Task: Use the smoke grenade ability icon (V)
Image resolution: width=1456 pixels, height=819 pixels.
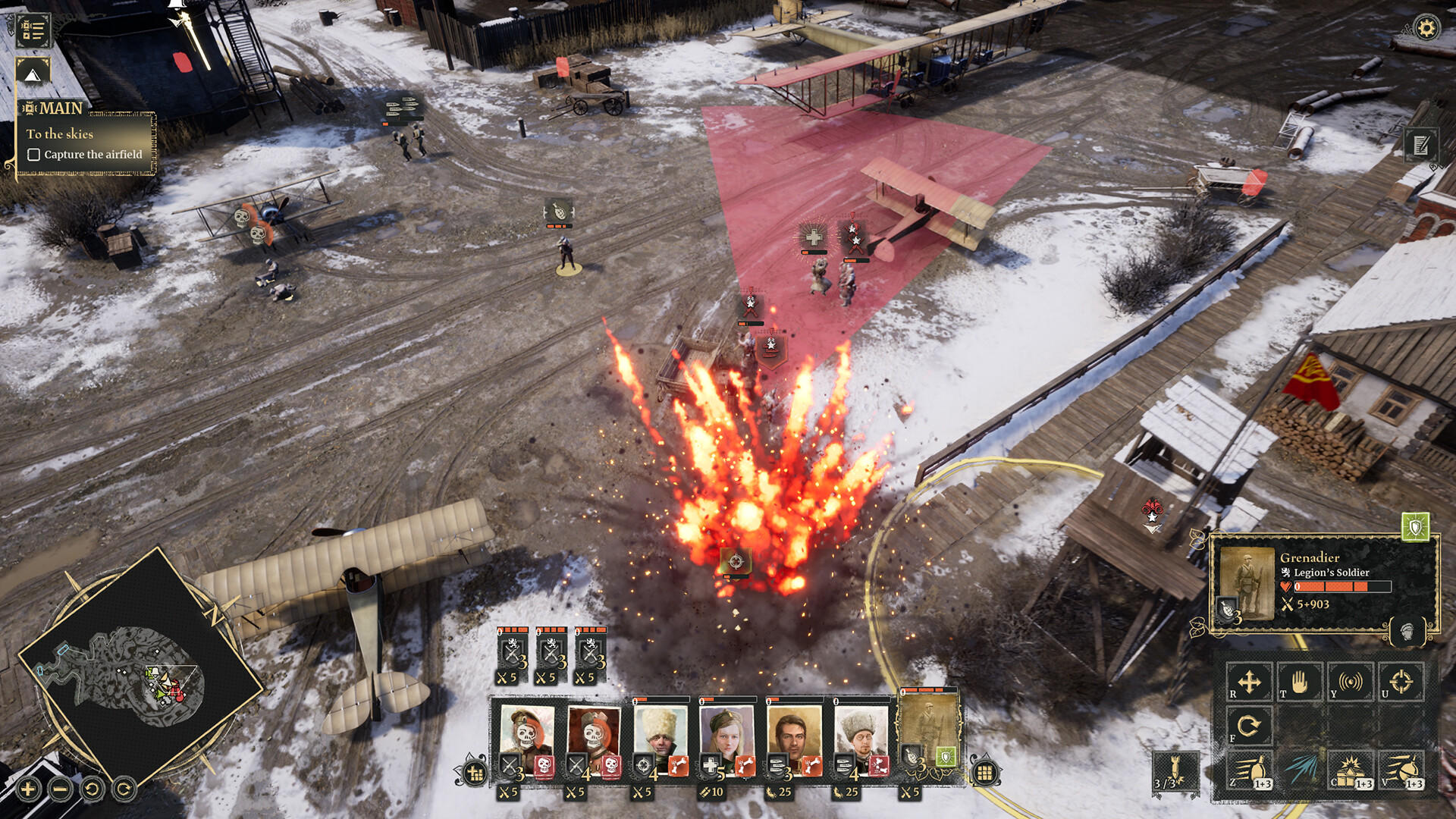Action: 1400,768
